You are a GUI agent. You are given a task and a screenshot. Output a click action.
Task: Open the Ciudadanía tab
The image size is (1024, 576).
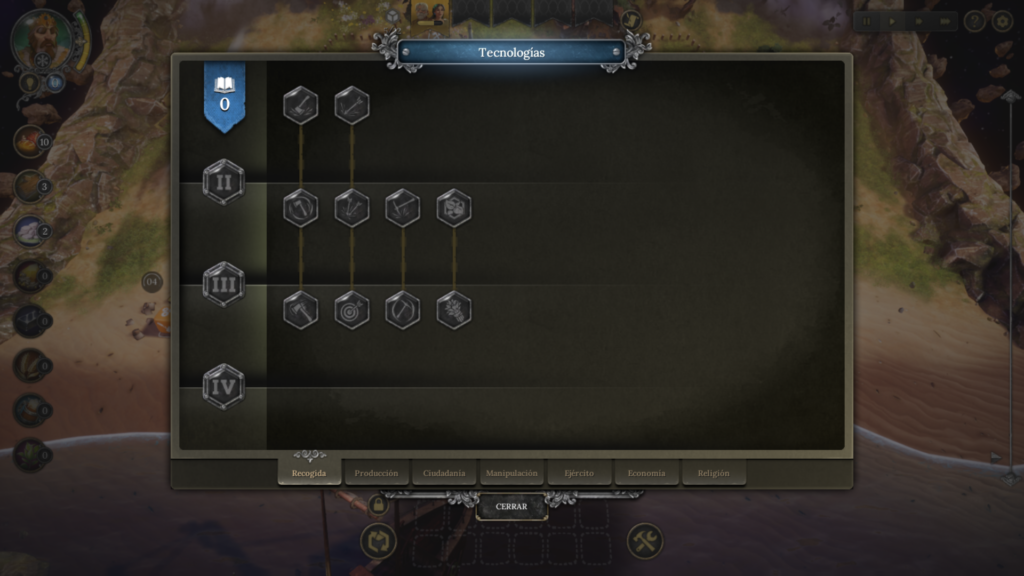tap(443, 473)
